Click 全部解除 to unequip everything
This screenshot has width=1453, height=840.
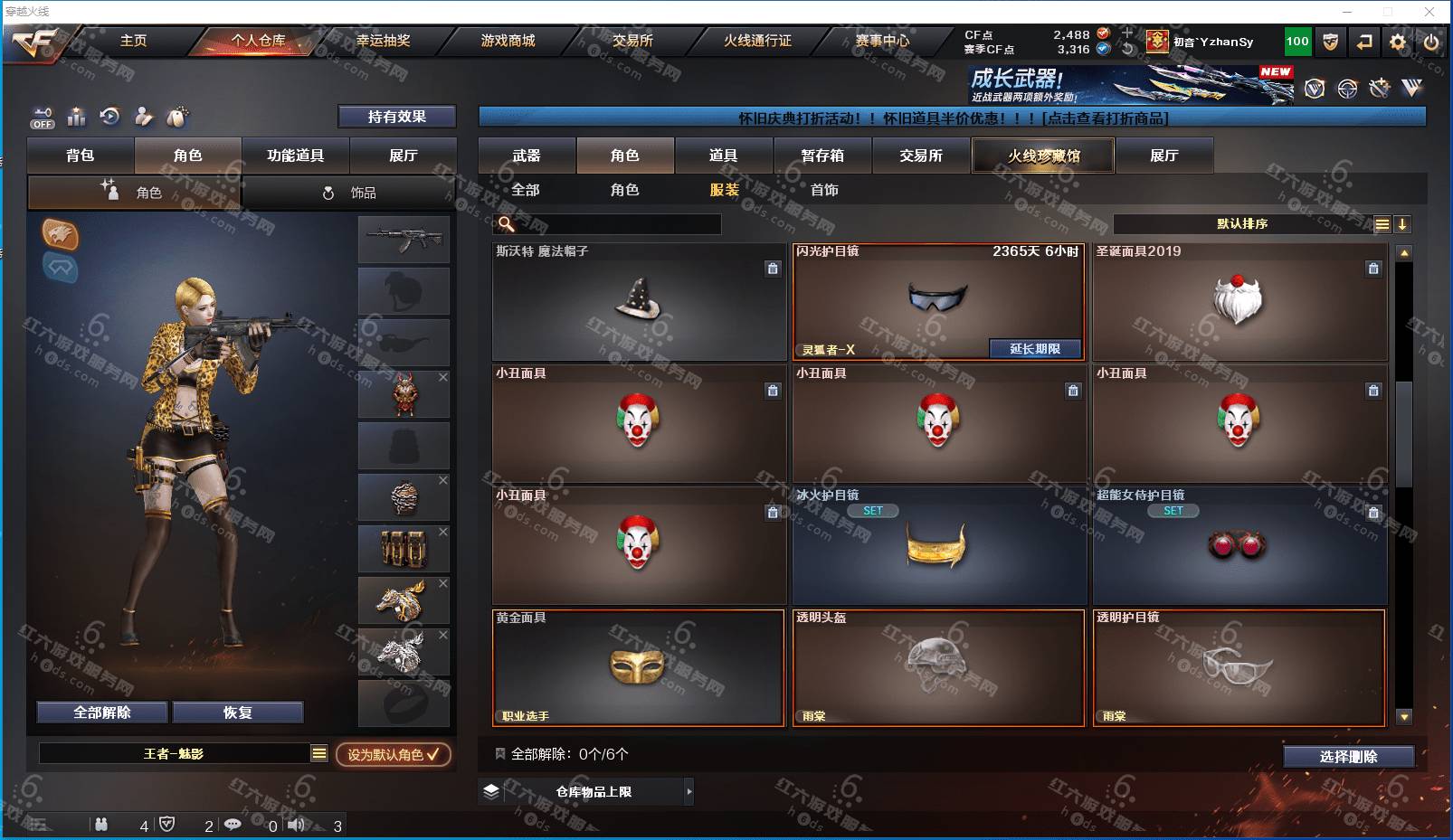point(102,713)
